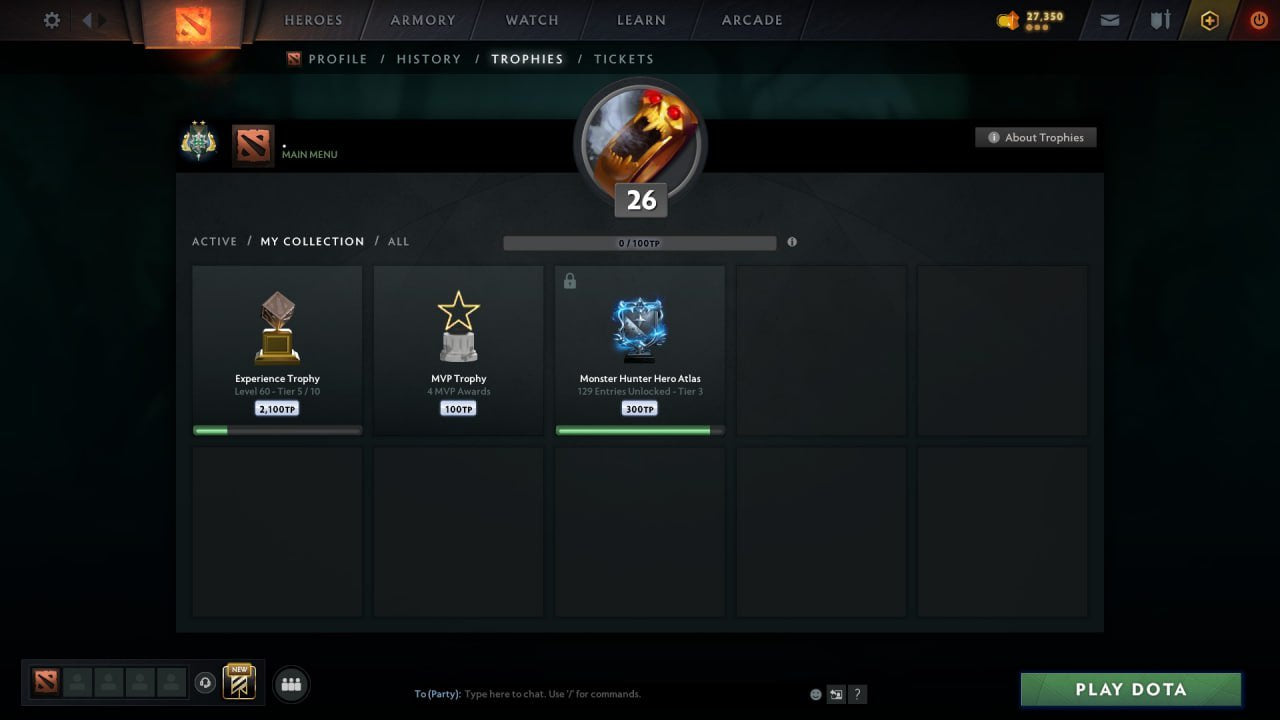Open the new Battle Pass icon
The image size is (1280, 720).
238,683
